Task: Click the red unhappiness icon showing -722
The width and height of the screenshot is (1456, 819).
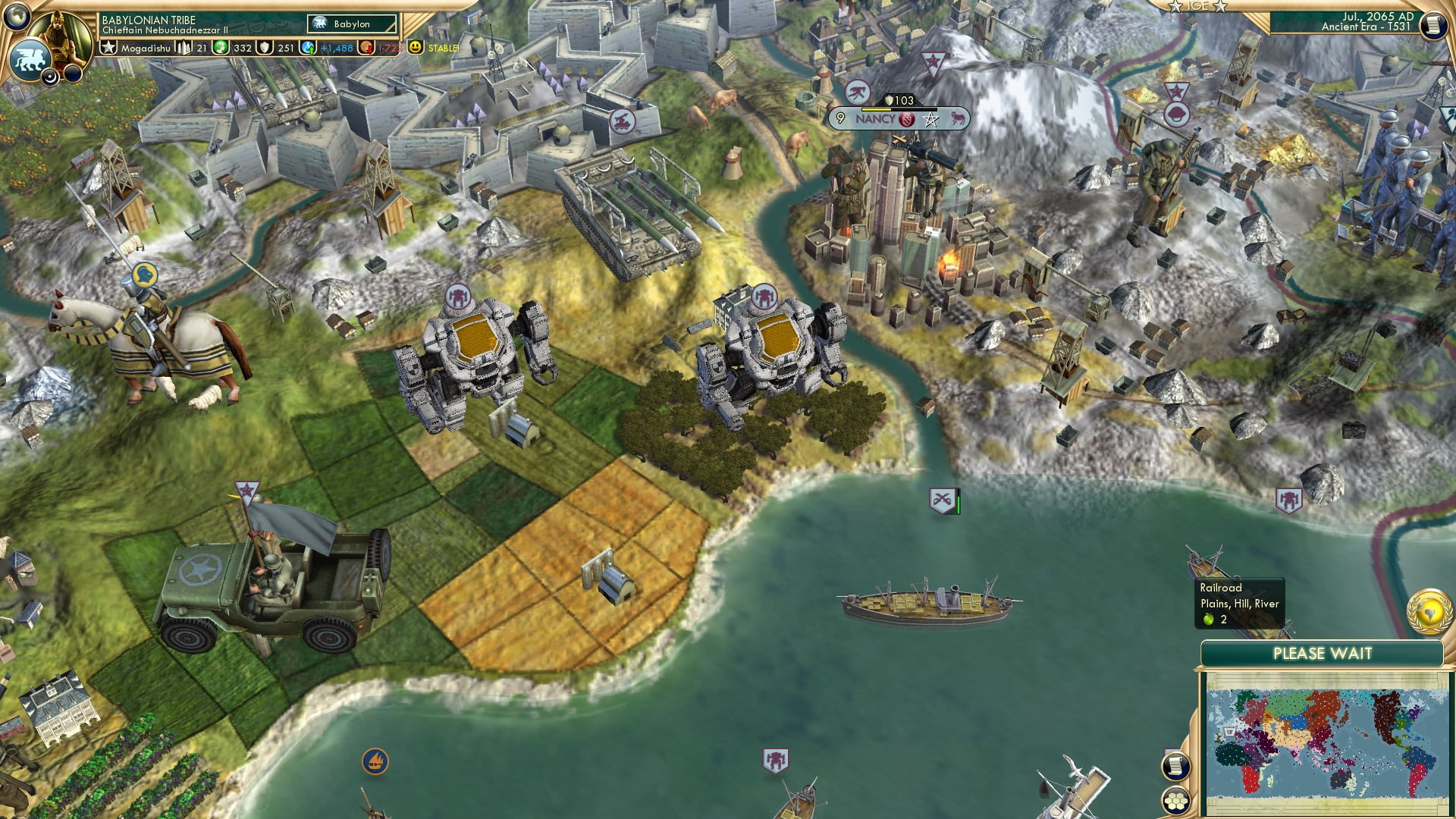Action: pyautogui.click(x=366, y=48)
